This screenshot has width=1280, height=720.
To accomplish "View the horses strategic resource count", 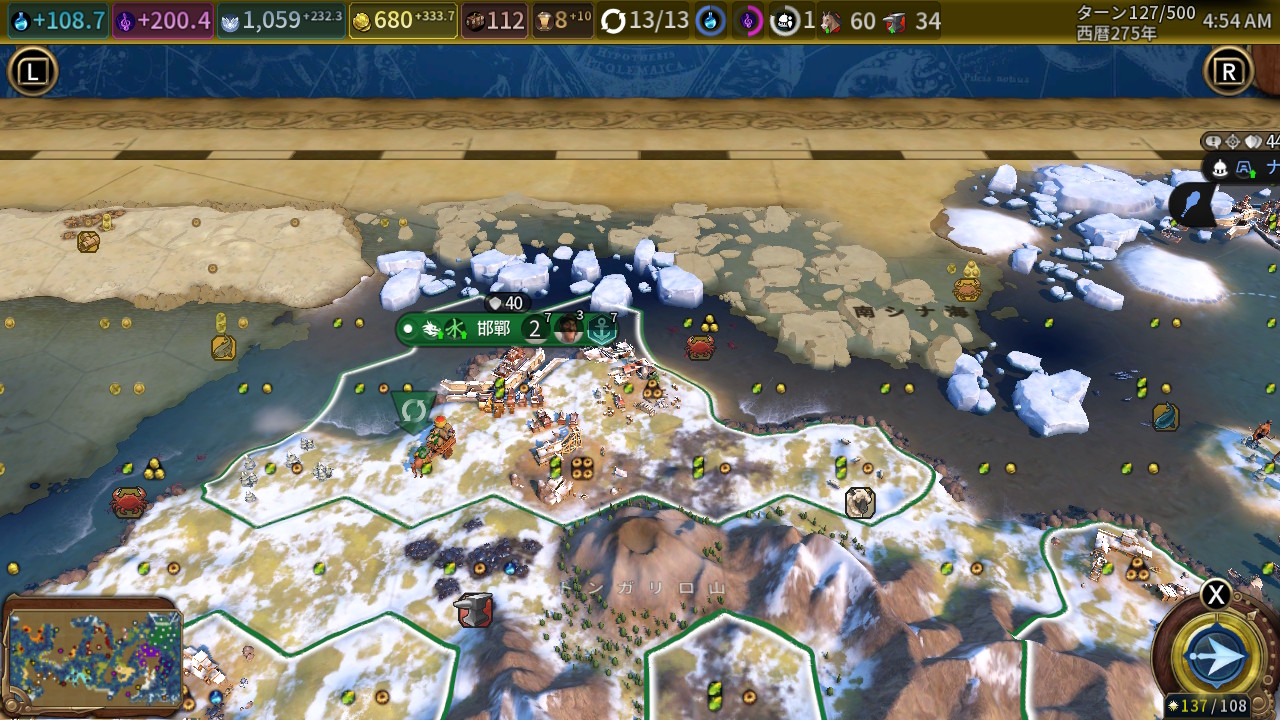I will (x=849, y=20).
